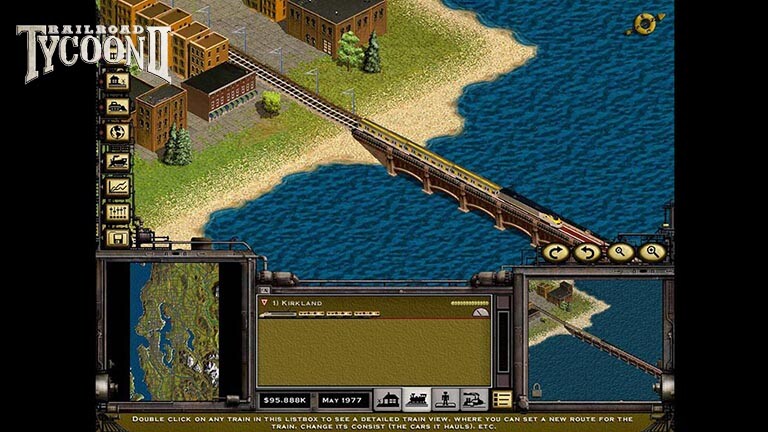Open the stock market chart button

click(x=117, y=186)
